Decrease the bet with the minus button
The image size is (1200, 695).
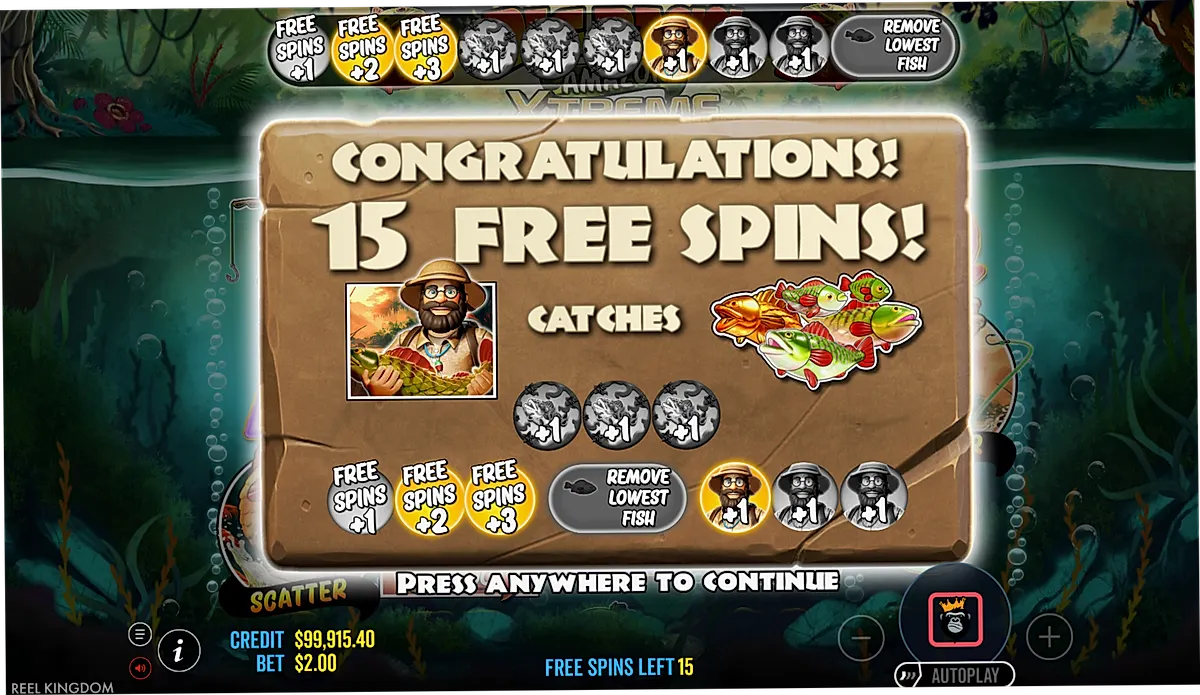coord(861,636)
